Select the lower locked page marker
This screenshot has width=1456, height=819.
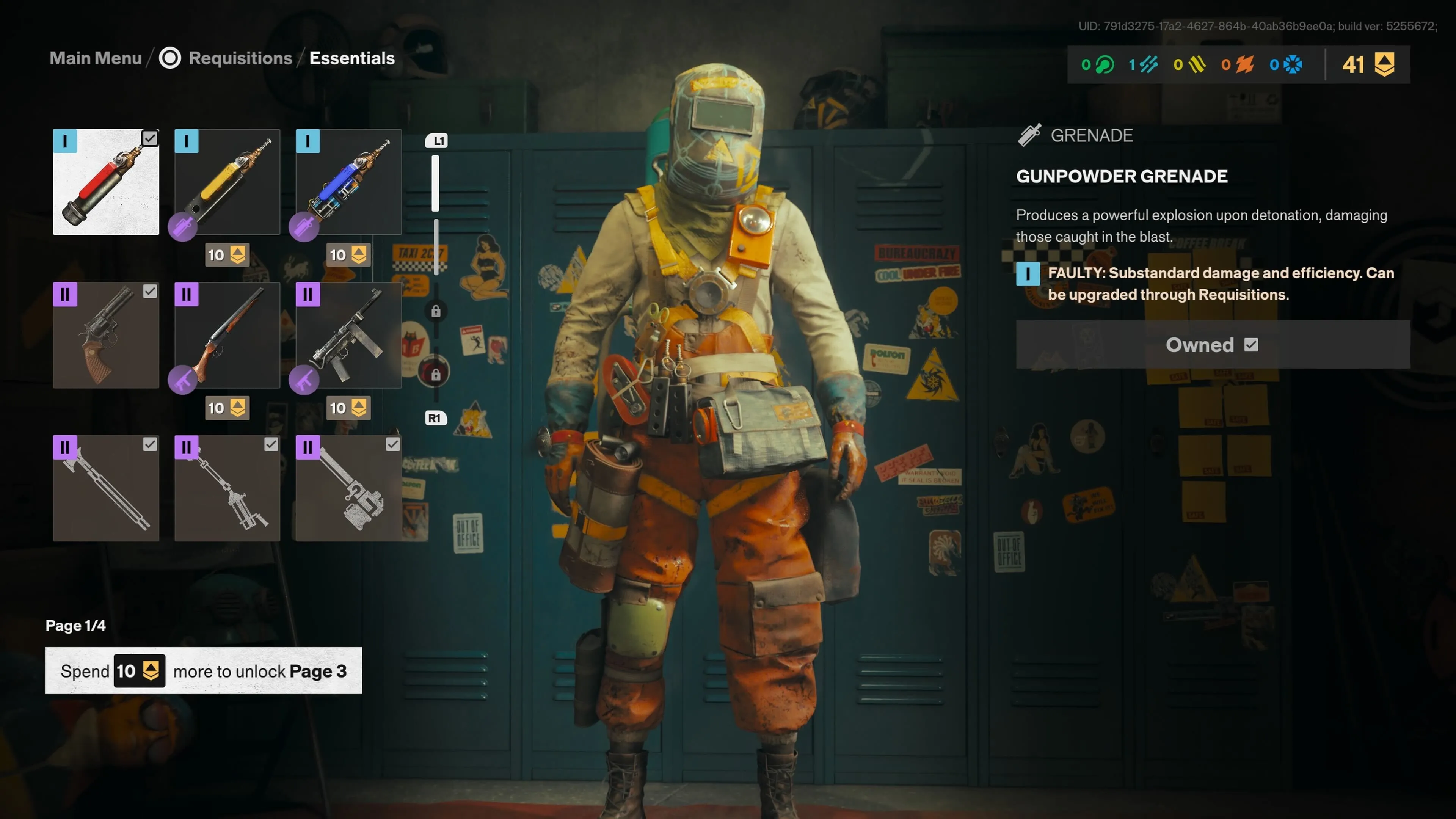[436, 374]
